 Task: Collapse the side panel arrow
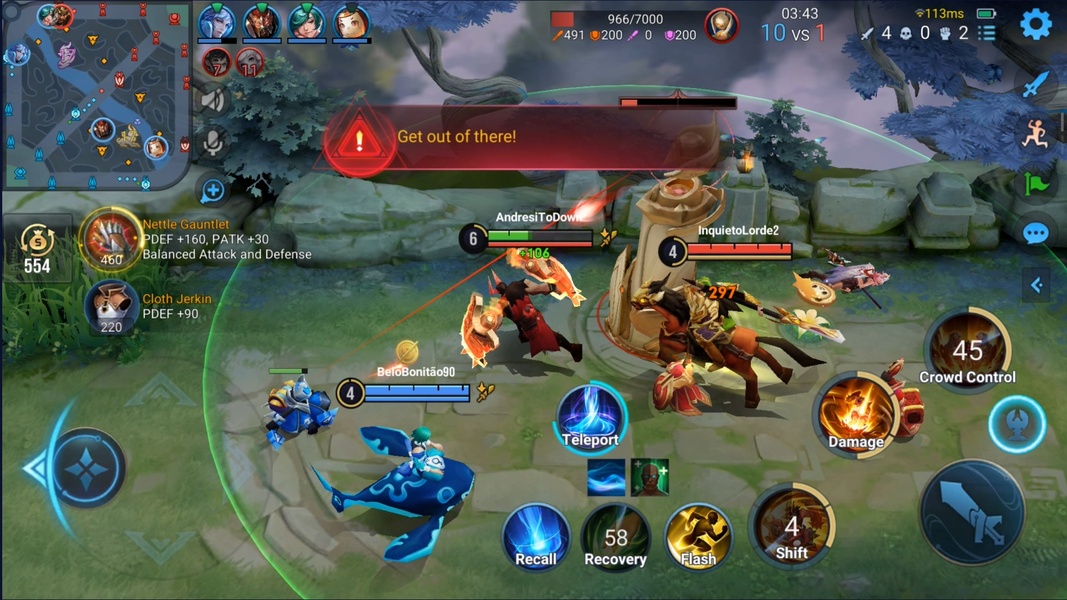1036,285
